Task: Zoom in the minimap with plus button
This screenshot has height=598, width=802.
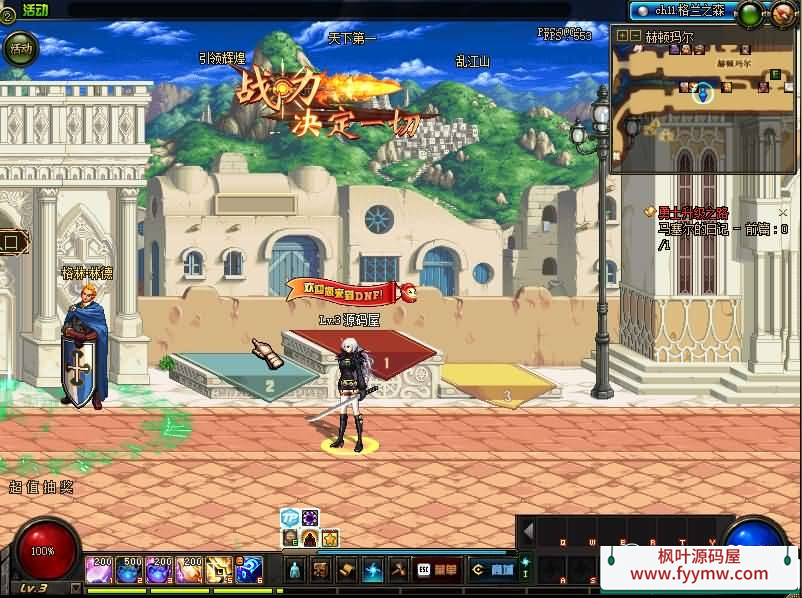Action: pos(622,35)
